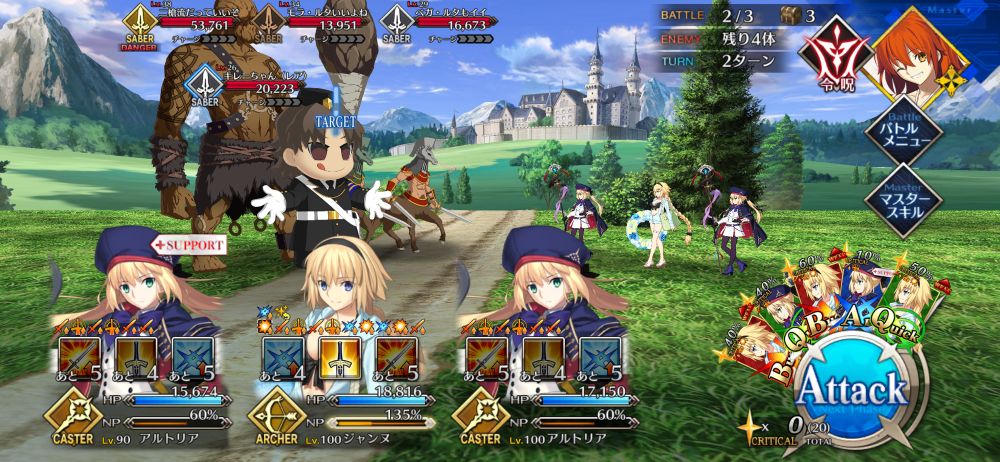Select Lv.100 Artoria's golden sword skill

[540, 358]
